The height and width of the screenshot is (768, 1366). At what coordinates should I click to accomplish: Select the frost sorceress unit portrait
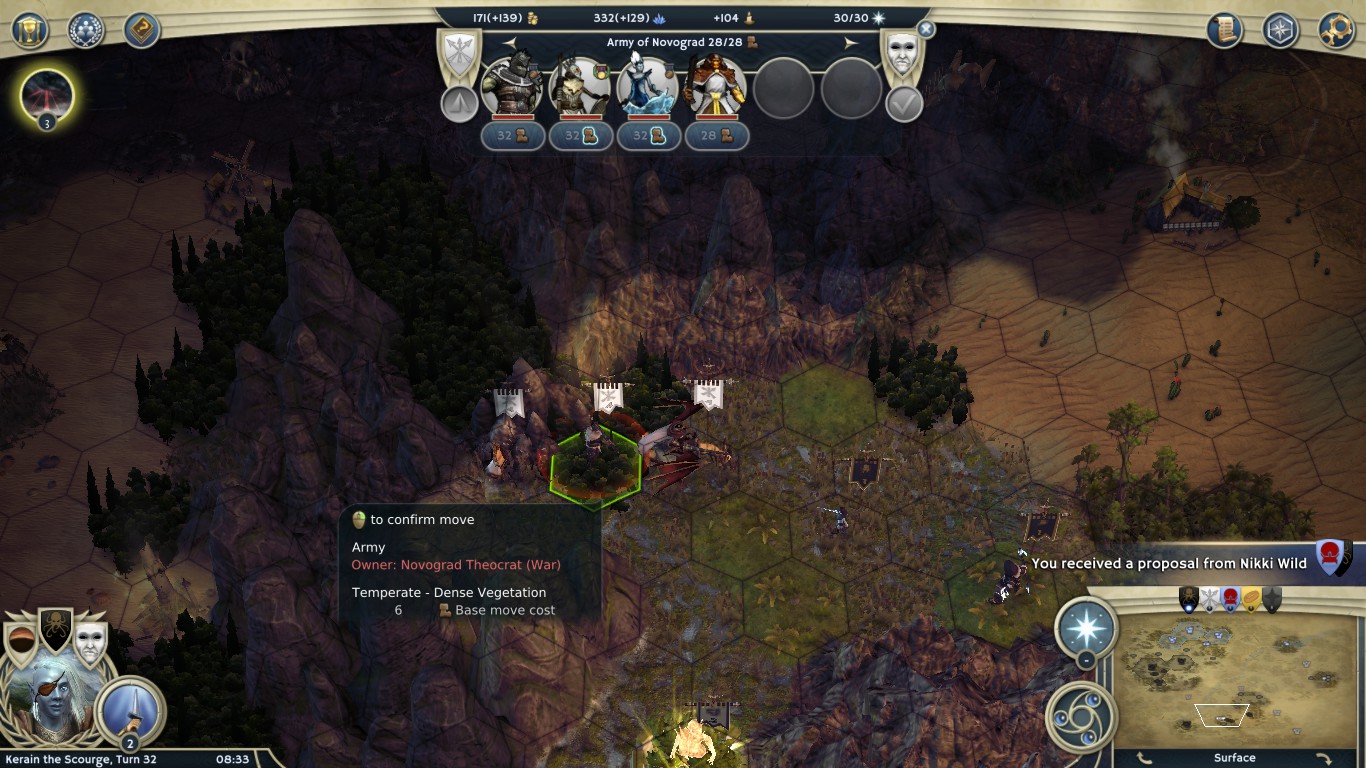coord(647,86)
